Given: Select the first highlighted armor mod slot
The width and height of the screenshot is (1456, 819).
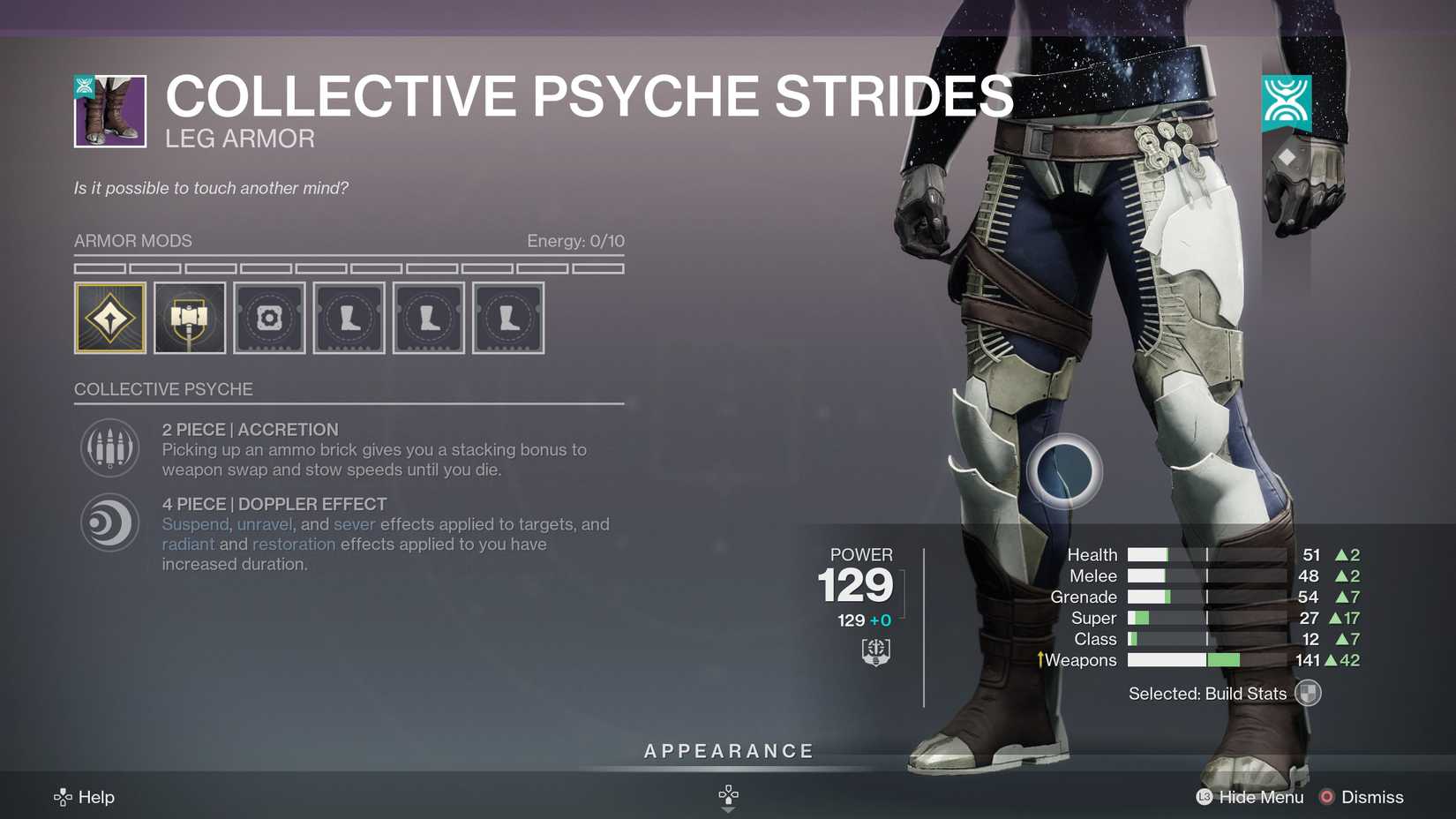Looking at the screenshot, I should pyautogui.click(x=109, y=318).
